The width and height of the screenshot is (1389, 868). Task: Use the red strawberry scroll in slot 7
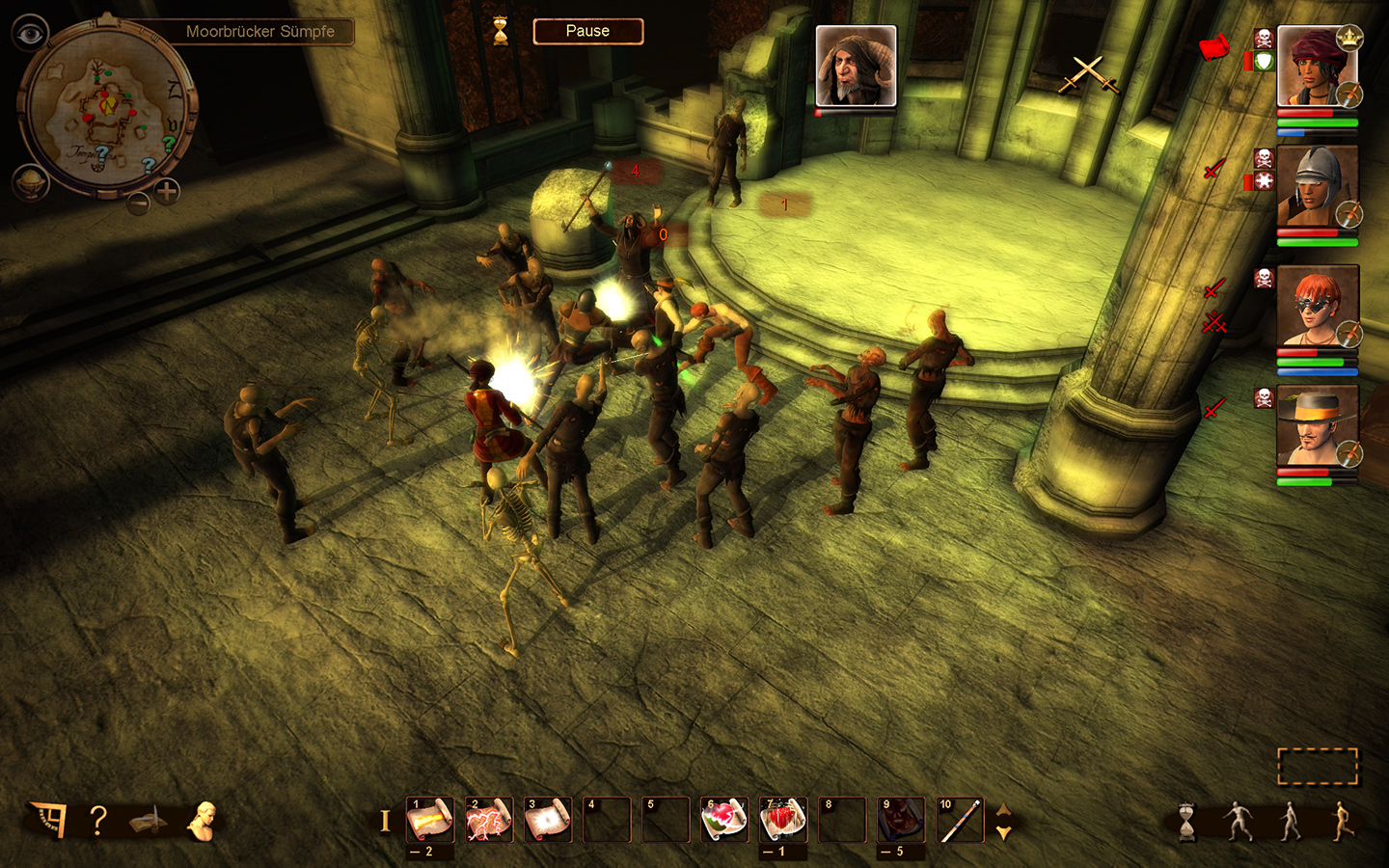[783, 820]
